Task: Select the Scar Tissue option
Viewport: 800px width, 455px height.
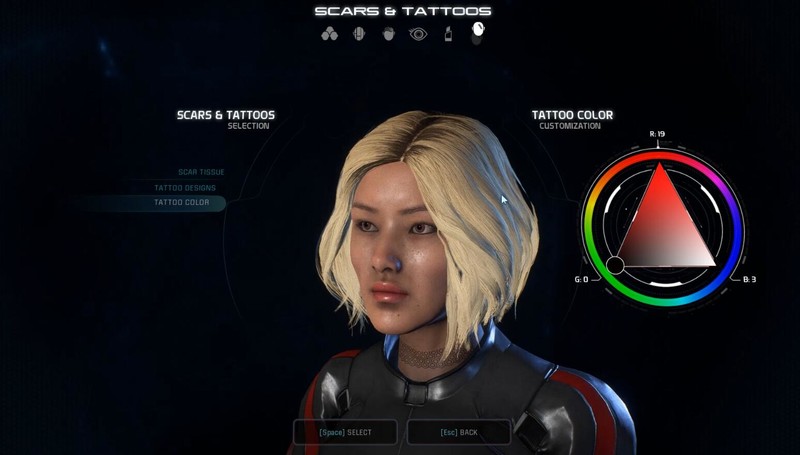Action: [x=200, y=172]
